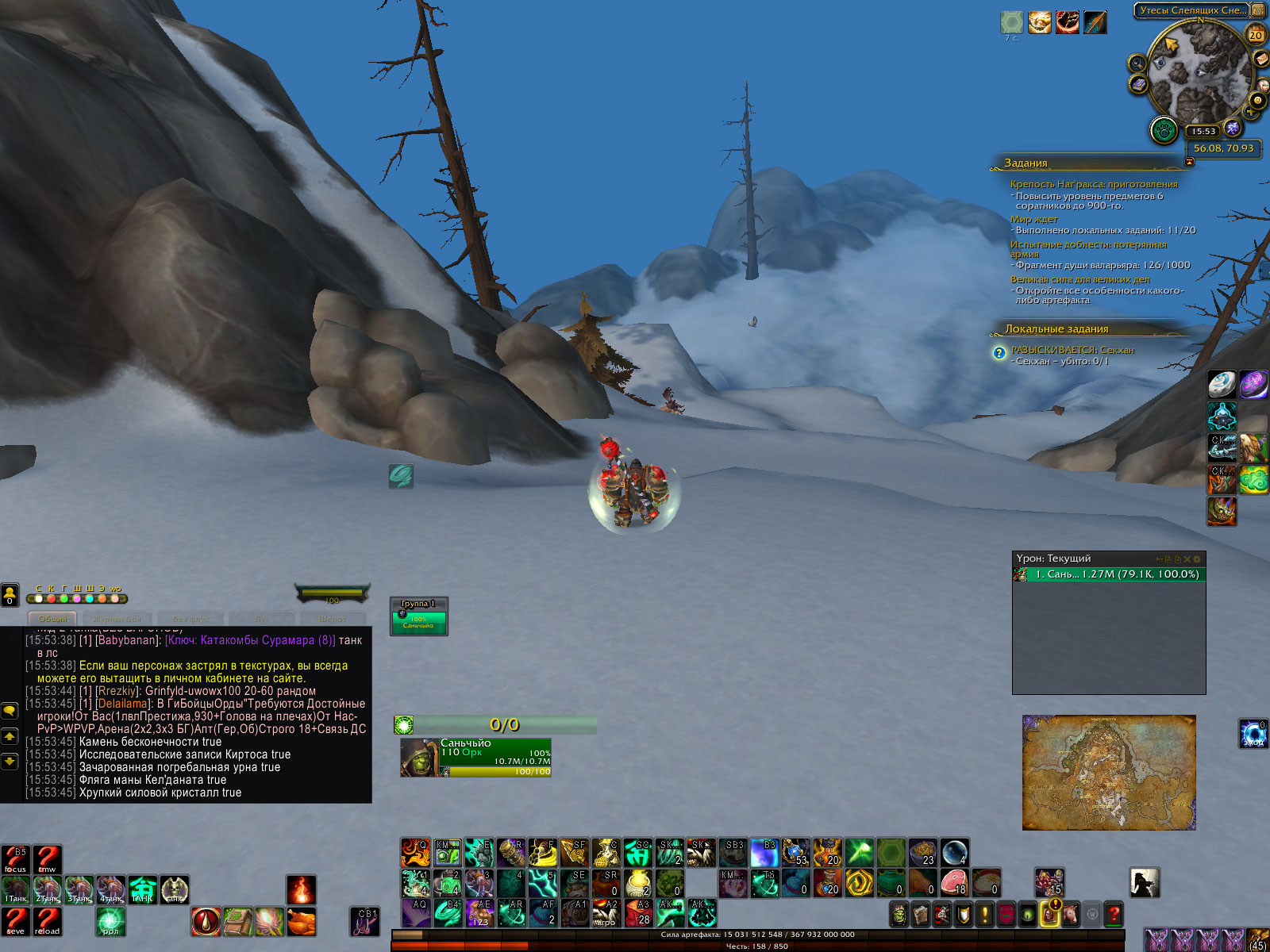Cast the campfire flame ability
This screenshot has width=1270, height=952.
pyautogui.click(x=302, y=890)
